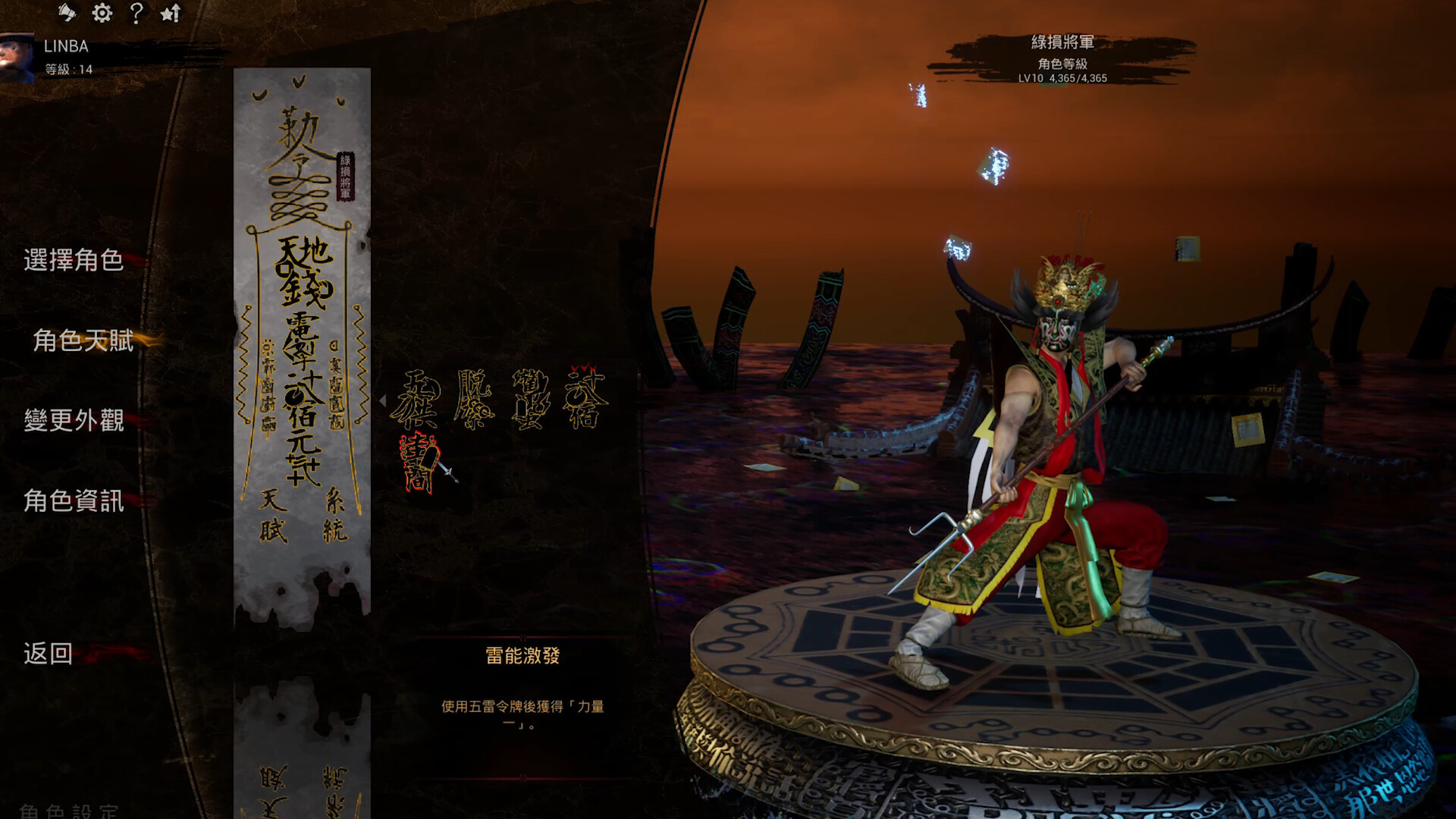The height and width of the screenshot is (819, 1456).
Task: Click the star upgrade icon in the top bar
Action: 171,13
